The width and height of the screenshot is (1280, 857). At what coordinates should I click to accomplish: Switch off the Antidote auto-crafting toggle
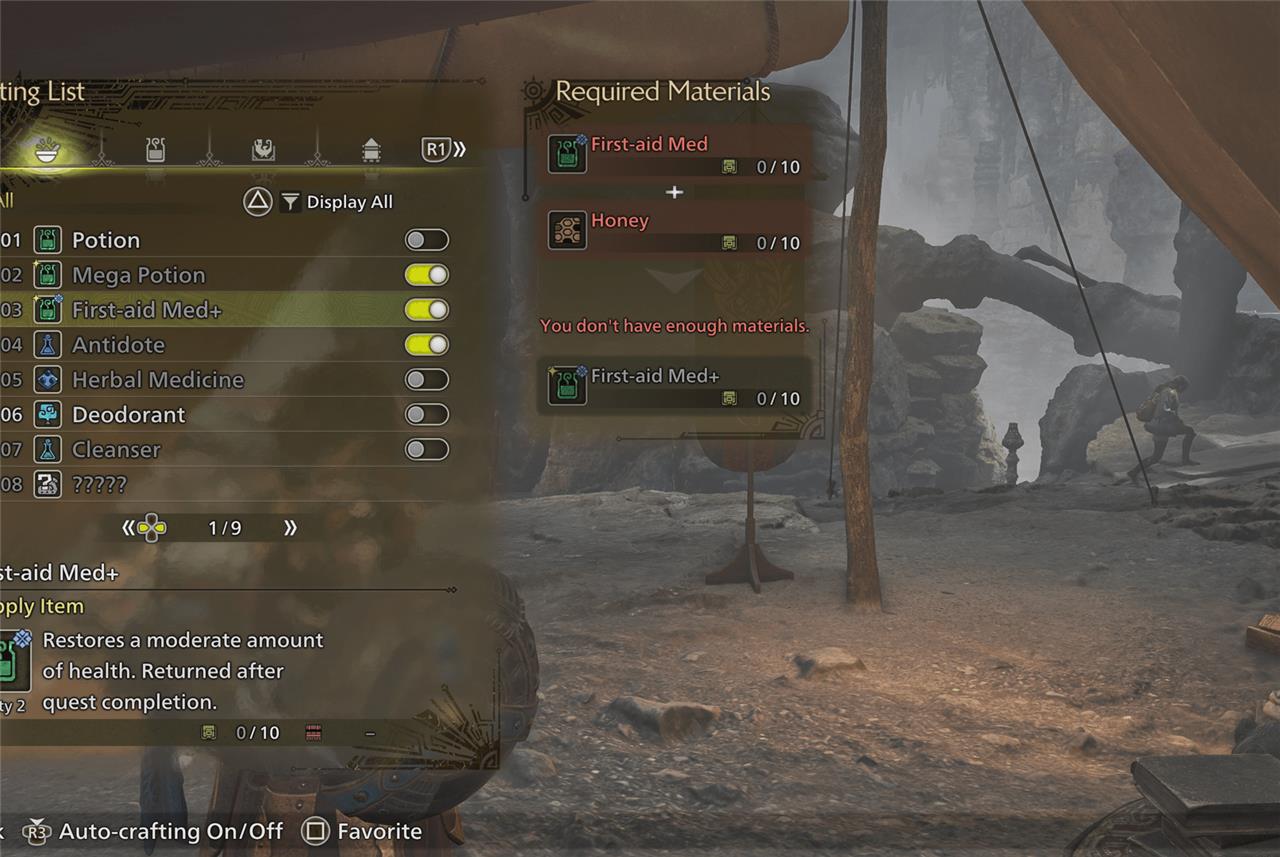[427, 345]
